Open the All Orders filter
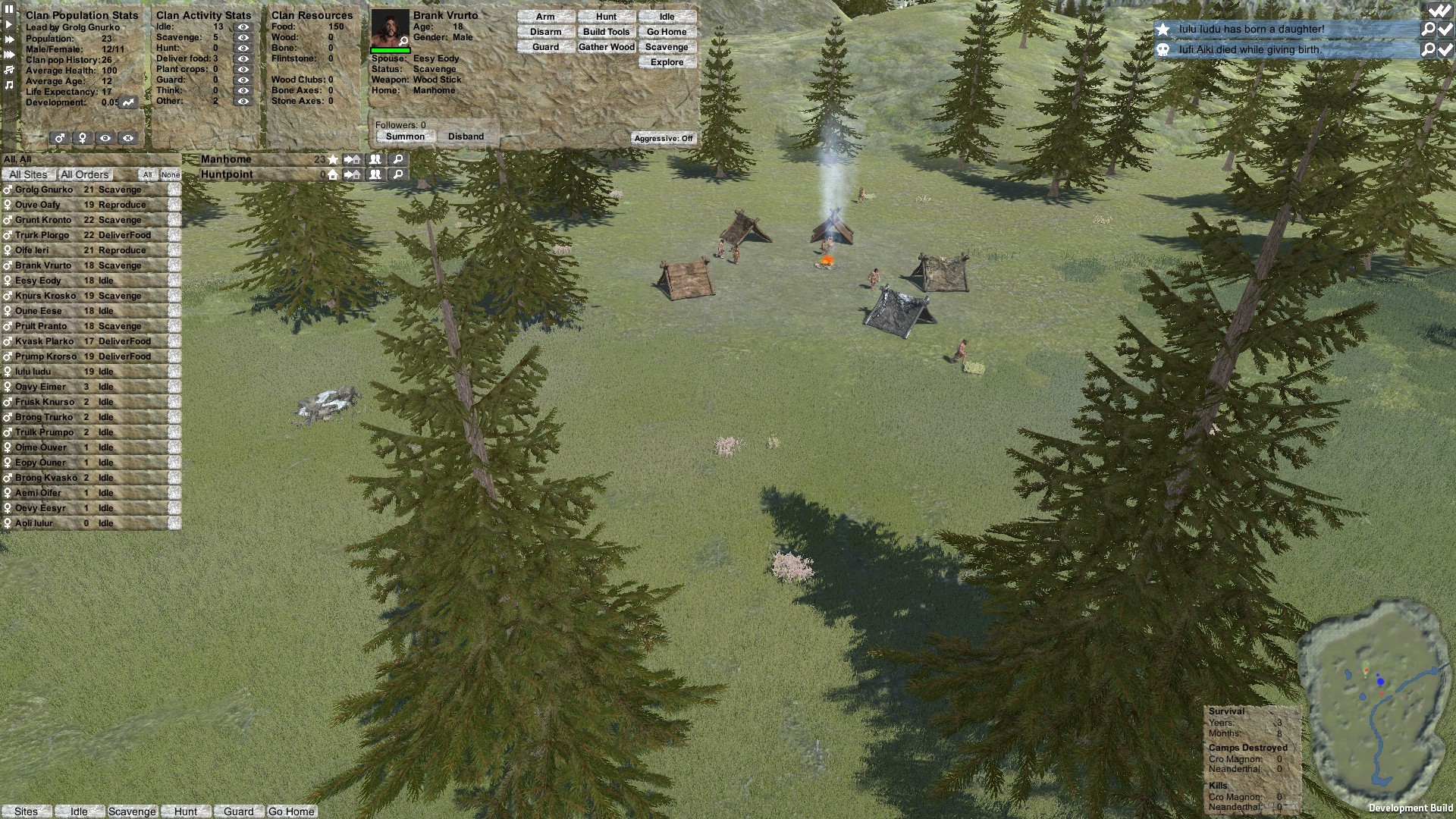This screenshot has height=819, width=1456. pos(85,174)
